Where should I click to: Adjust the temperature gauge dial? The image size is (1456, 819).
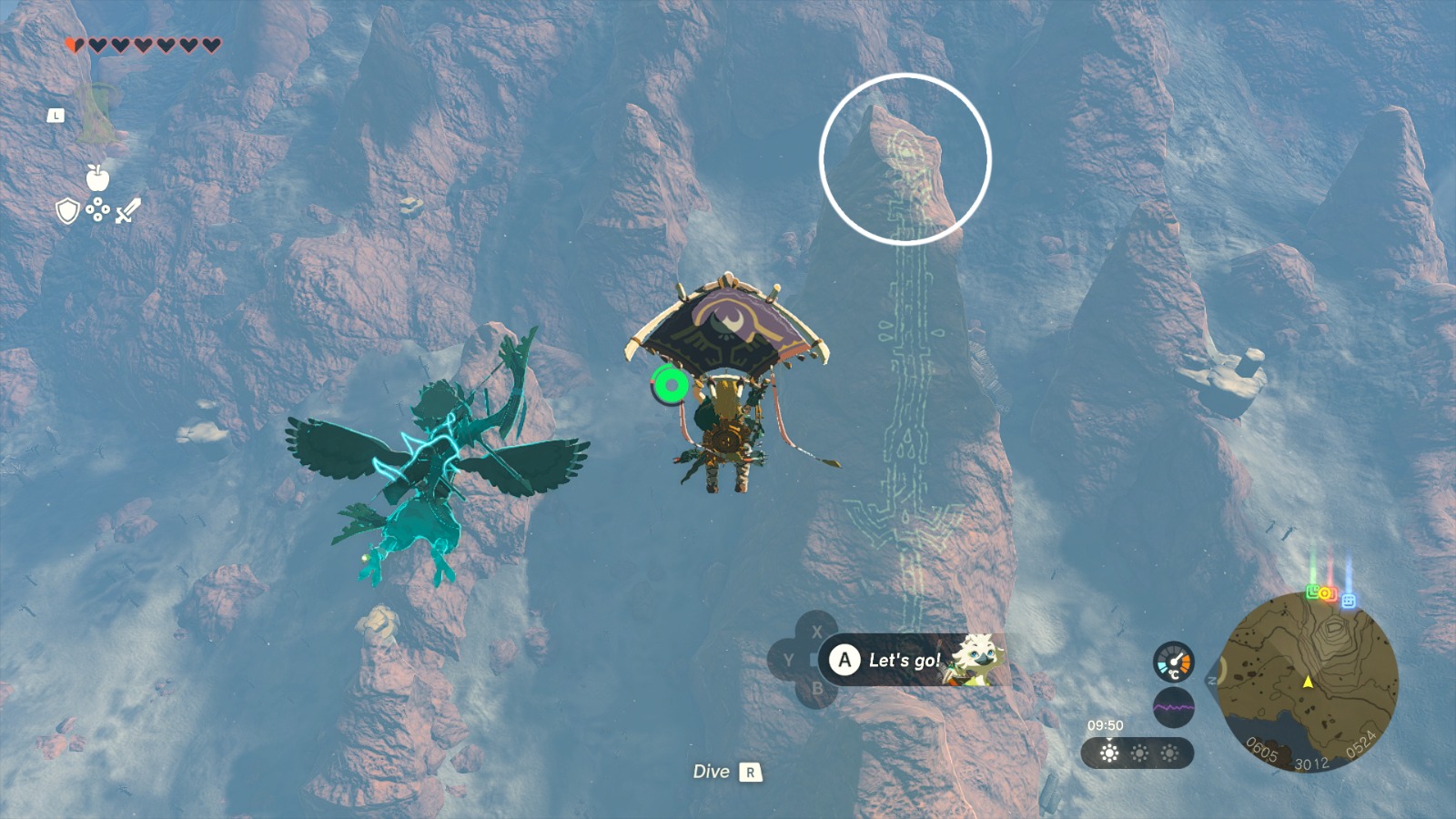tap(1173, 662)
